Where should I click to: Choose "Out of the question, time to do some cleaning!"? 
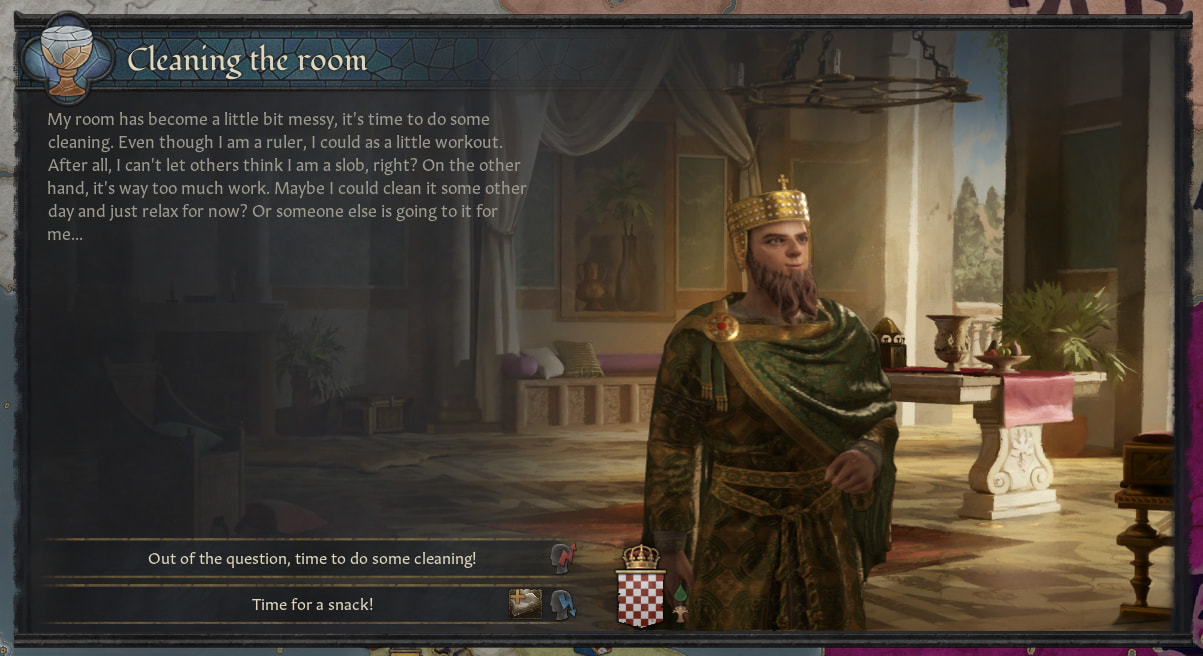(x=311, y=558)
